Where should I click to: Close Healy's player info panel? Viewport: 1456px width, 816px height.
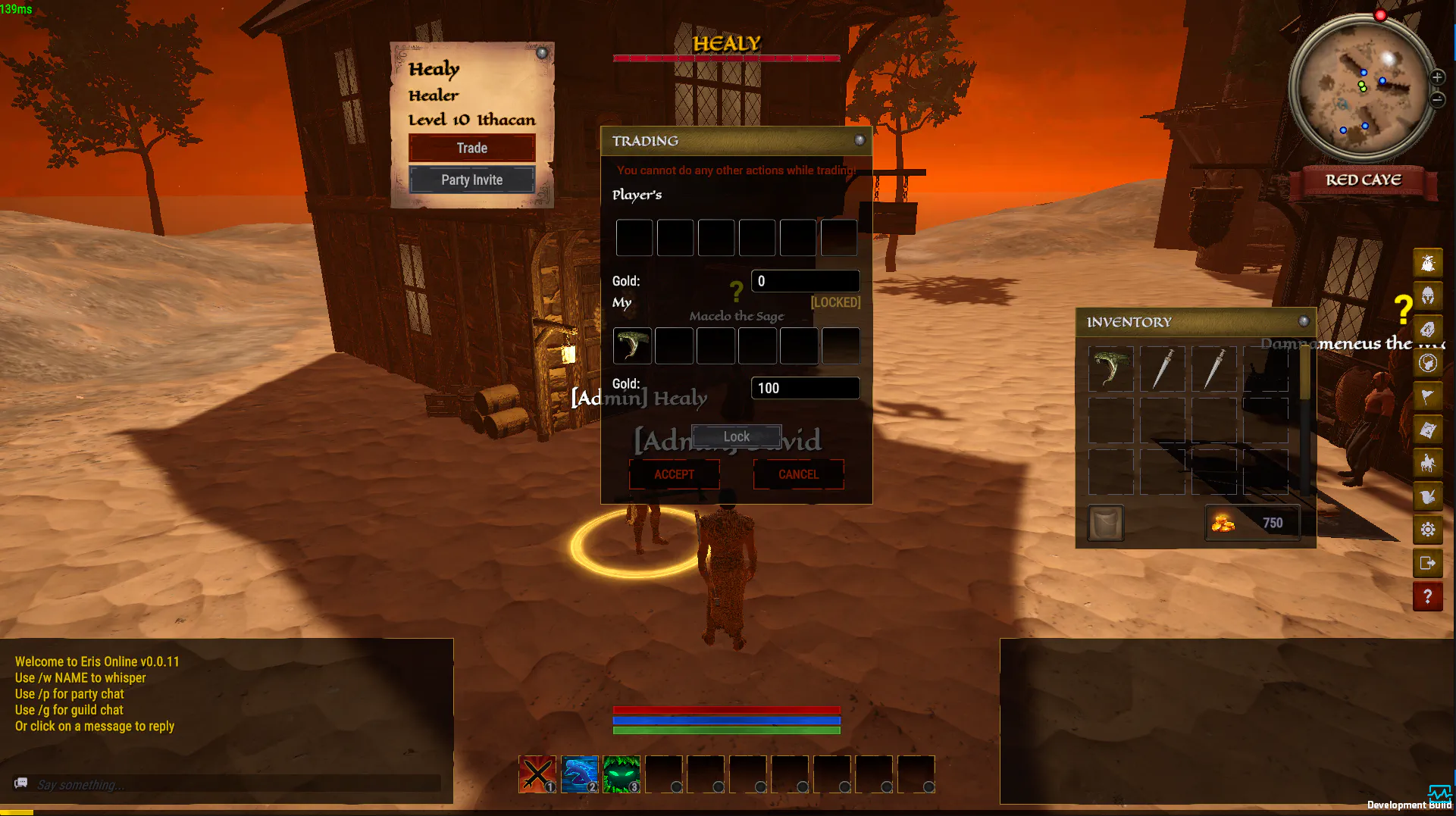tap(542, 53)
